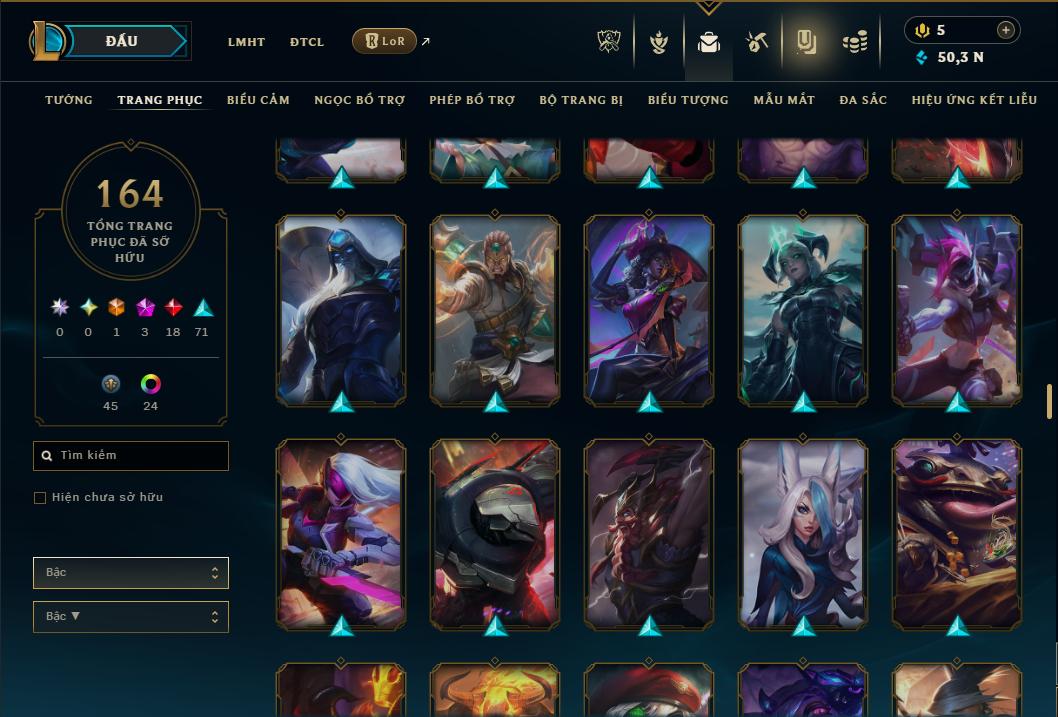Open the store coins icon

point(854,42)
